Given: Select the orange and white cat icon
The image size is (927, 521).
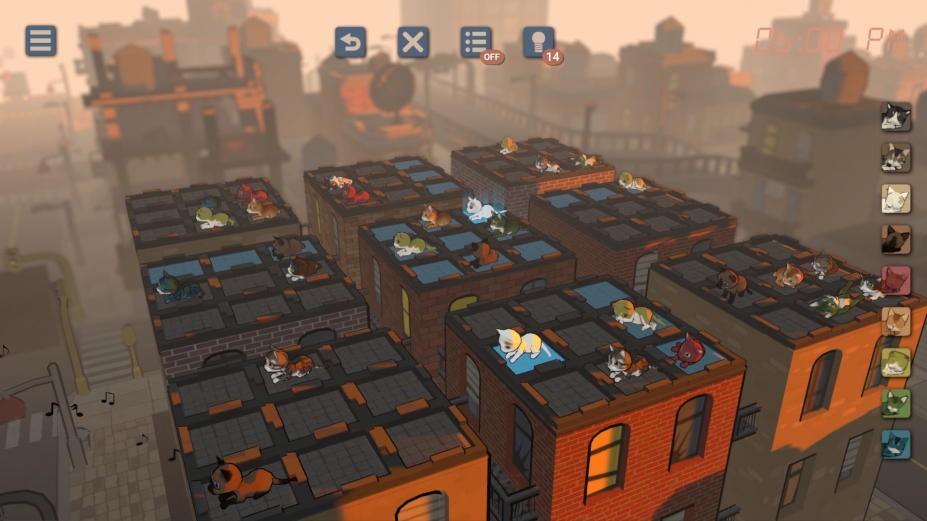Looking at the screenshot, I should click(x=895, y=322).
